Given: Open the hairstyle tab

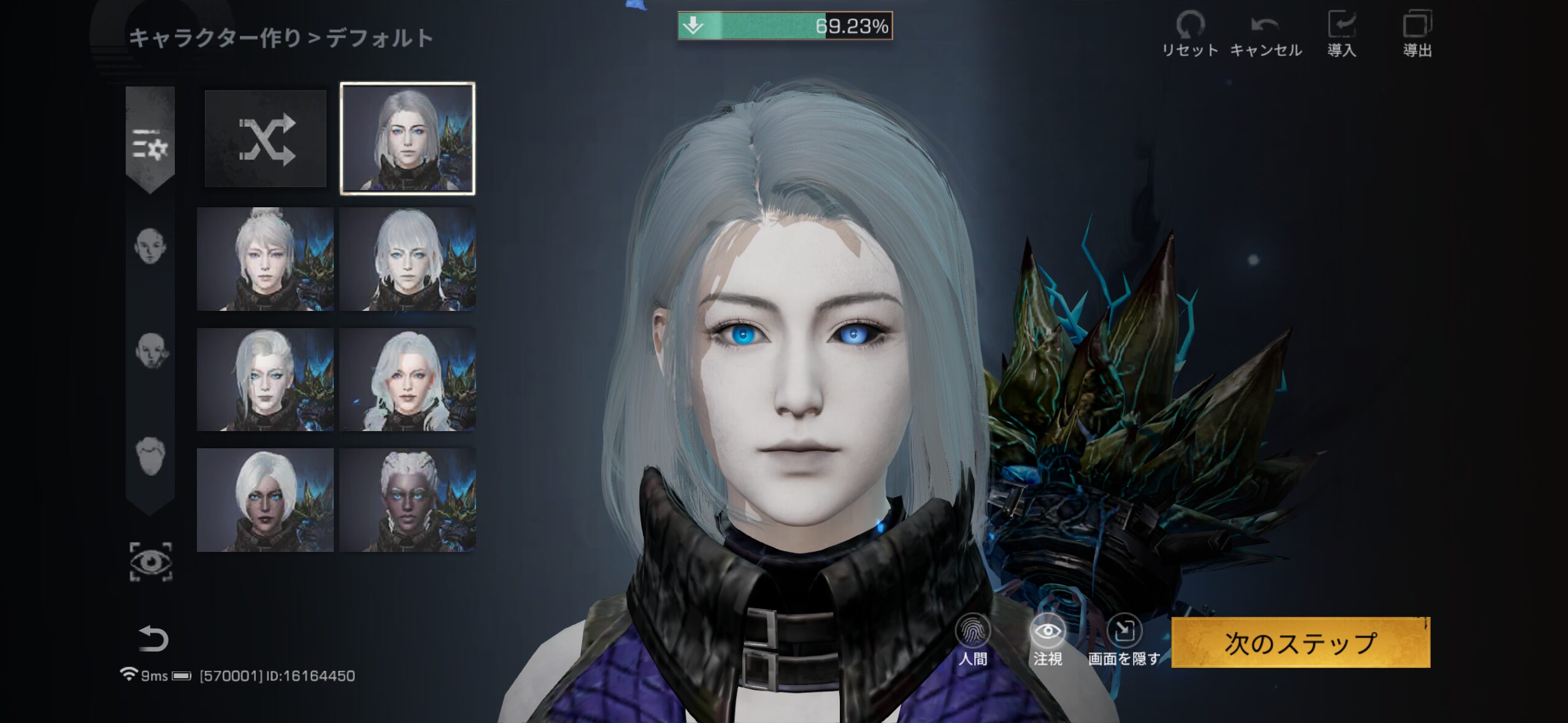Looking at the screenshot, I should 150,456.
